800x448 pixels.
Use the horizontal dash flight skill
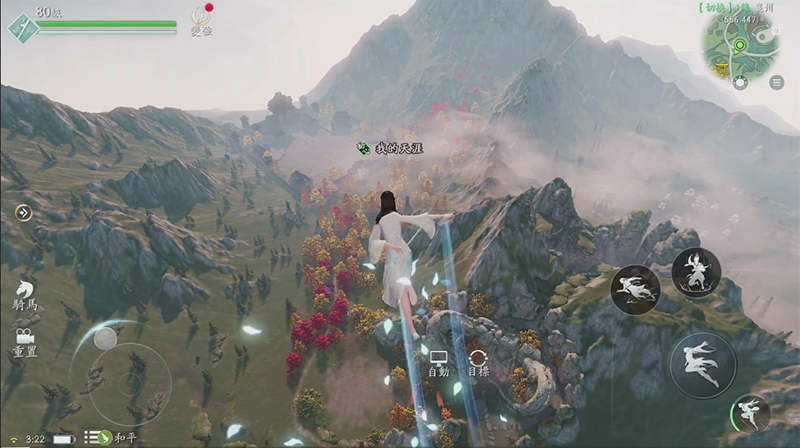tap(635, 289)
